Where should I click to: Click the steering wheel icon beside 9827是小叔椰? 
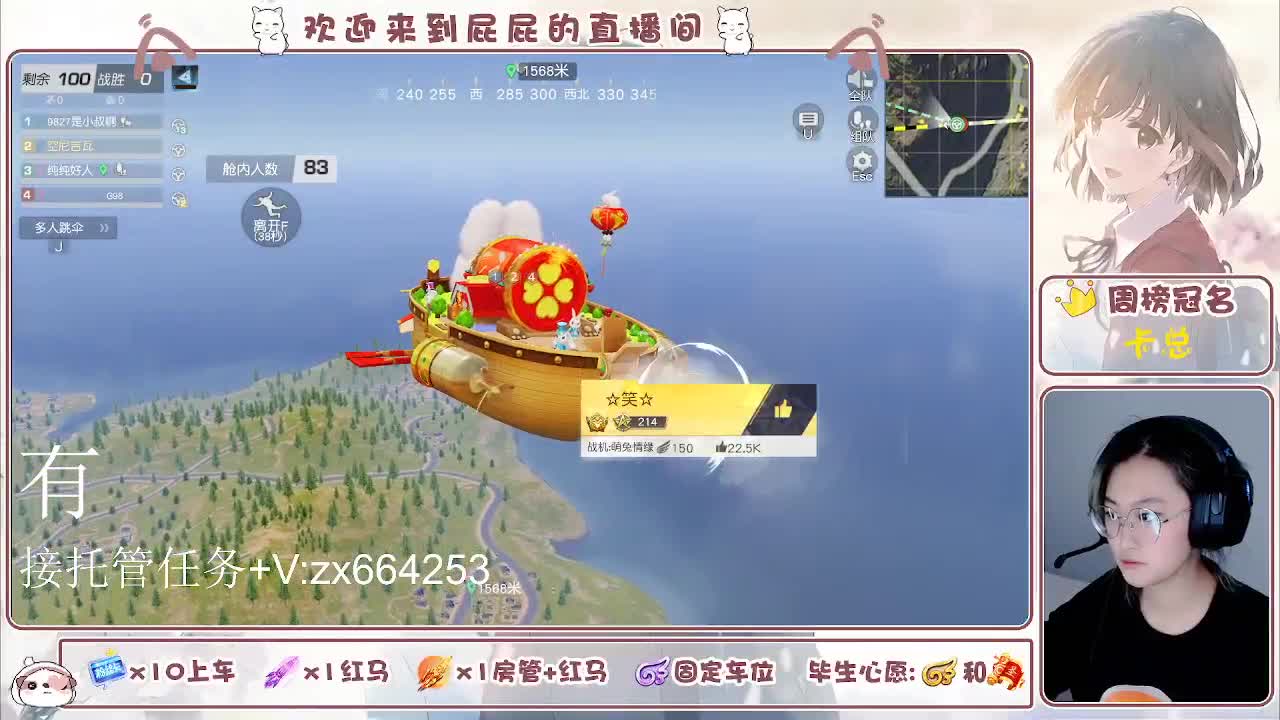click(179, 126)
